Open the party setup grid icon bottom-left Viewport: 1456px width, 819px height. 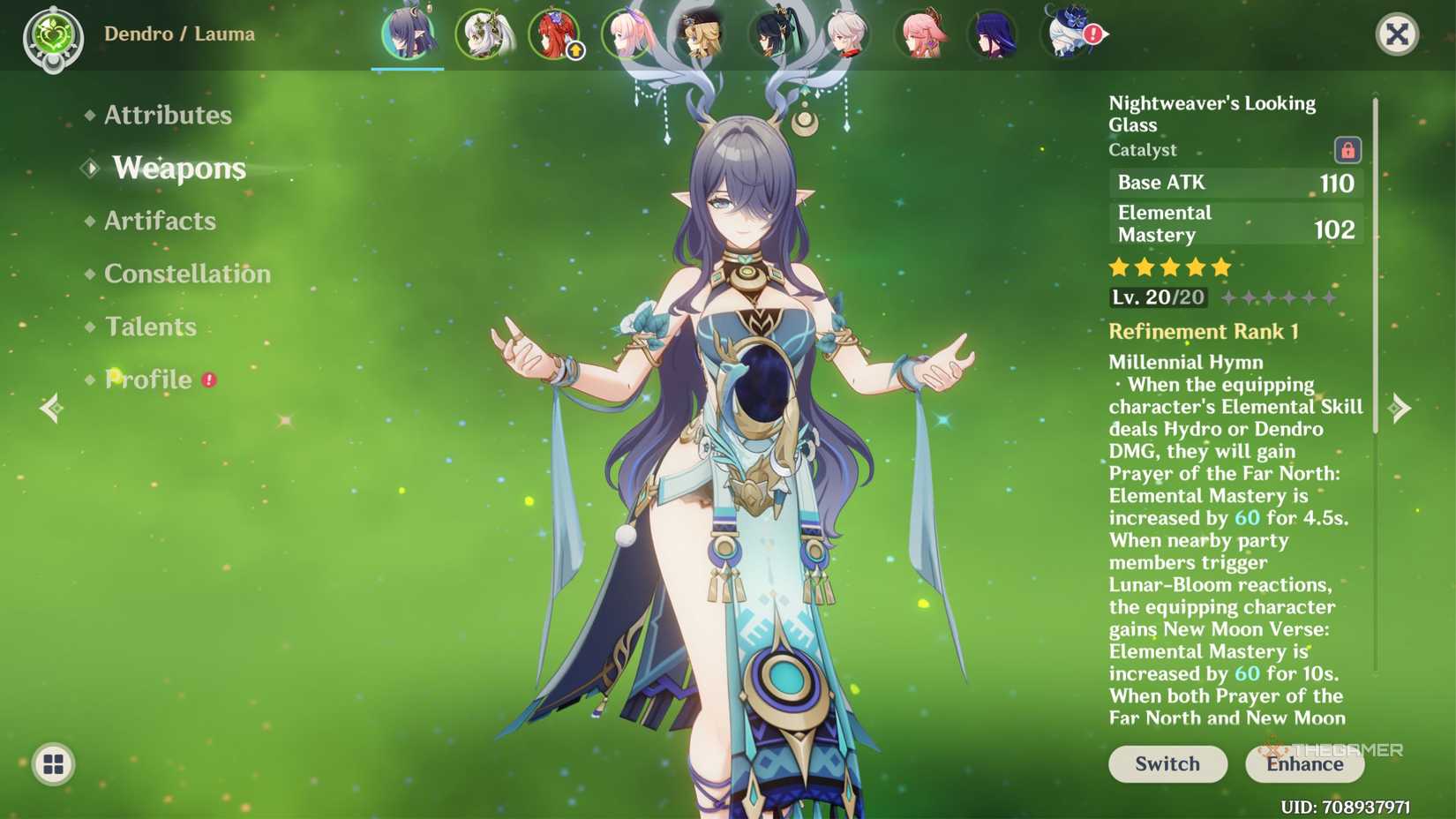pyautogui.click(x=55, y=764)
